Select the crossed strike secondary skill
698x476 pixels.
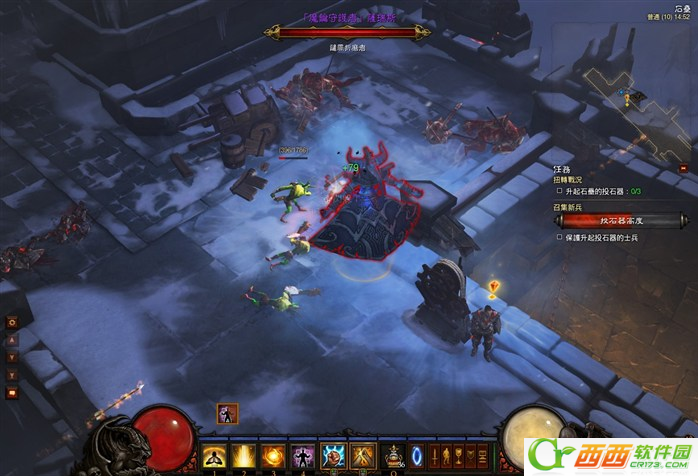(x=363, y=457)
